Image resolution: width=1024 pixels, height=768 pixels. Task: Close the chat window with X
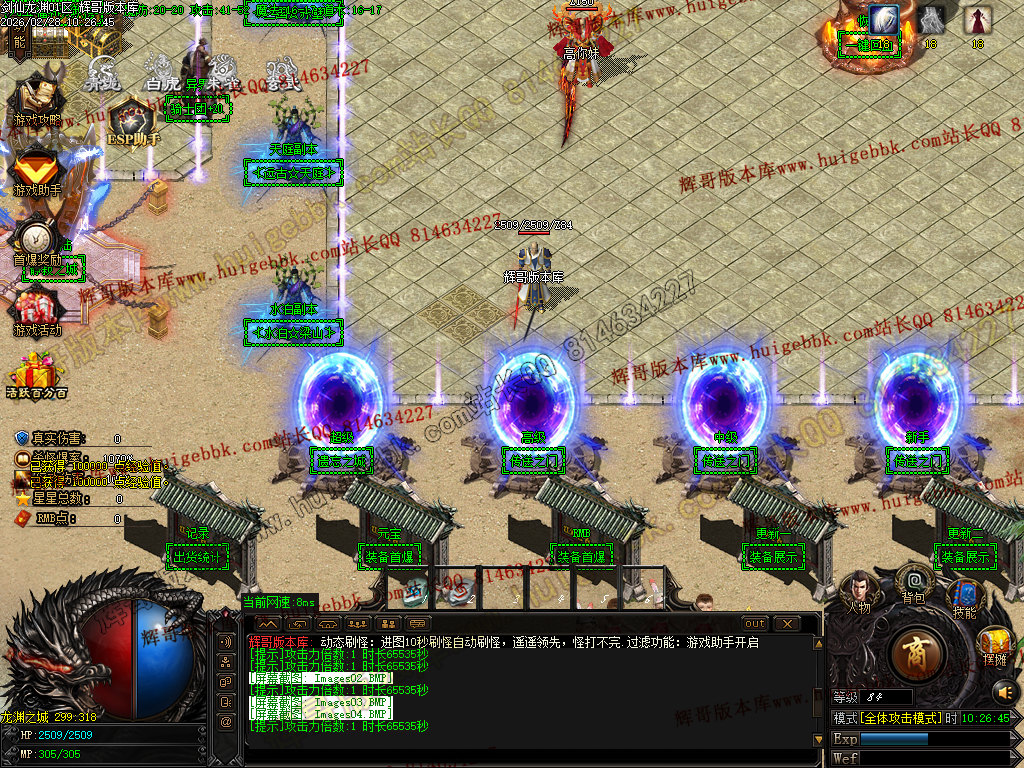pos(787,623)
